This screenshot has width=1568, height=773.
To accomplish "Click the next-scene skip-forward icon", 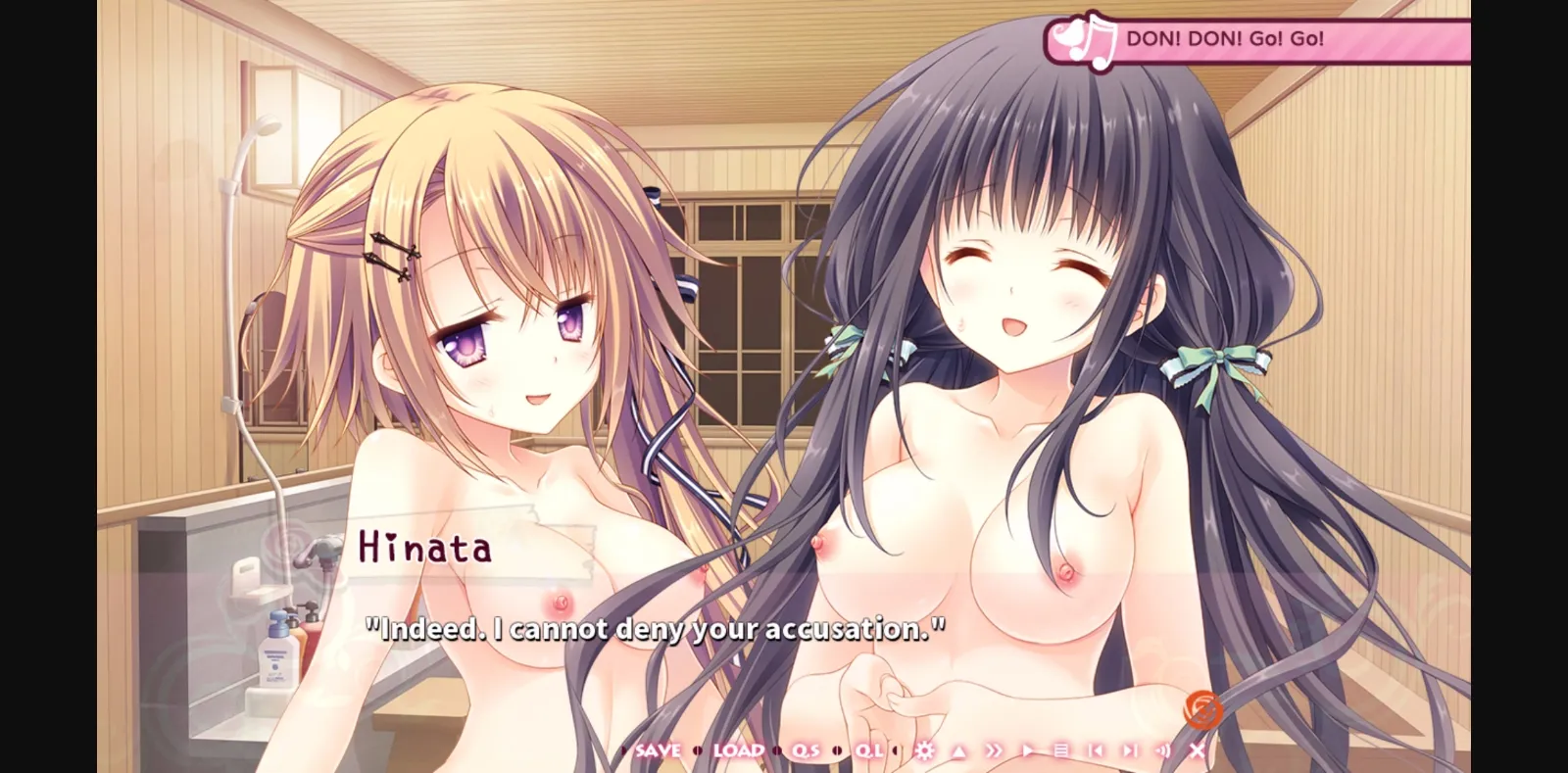I will pyautogui.click(x=1129, y=750).
